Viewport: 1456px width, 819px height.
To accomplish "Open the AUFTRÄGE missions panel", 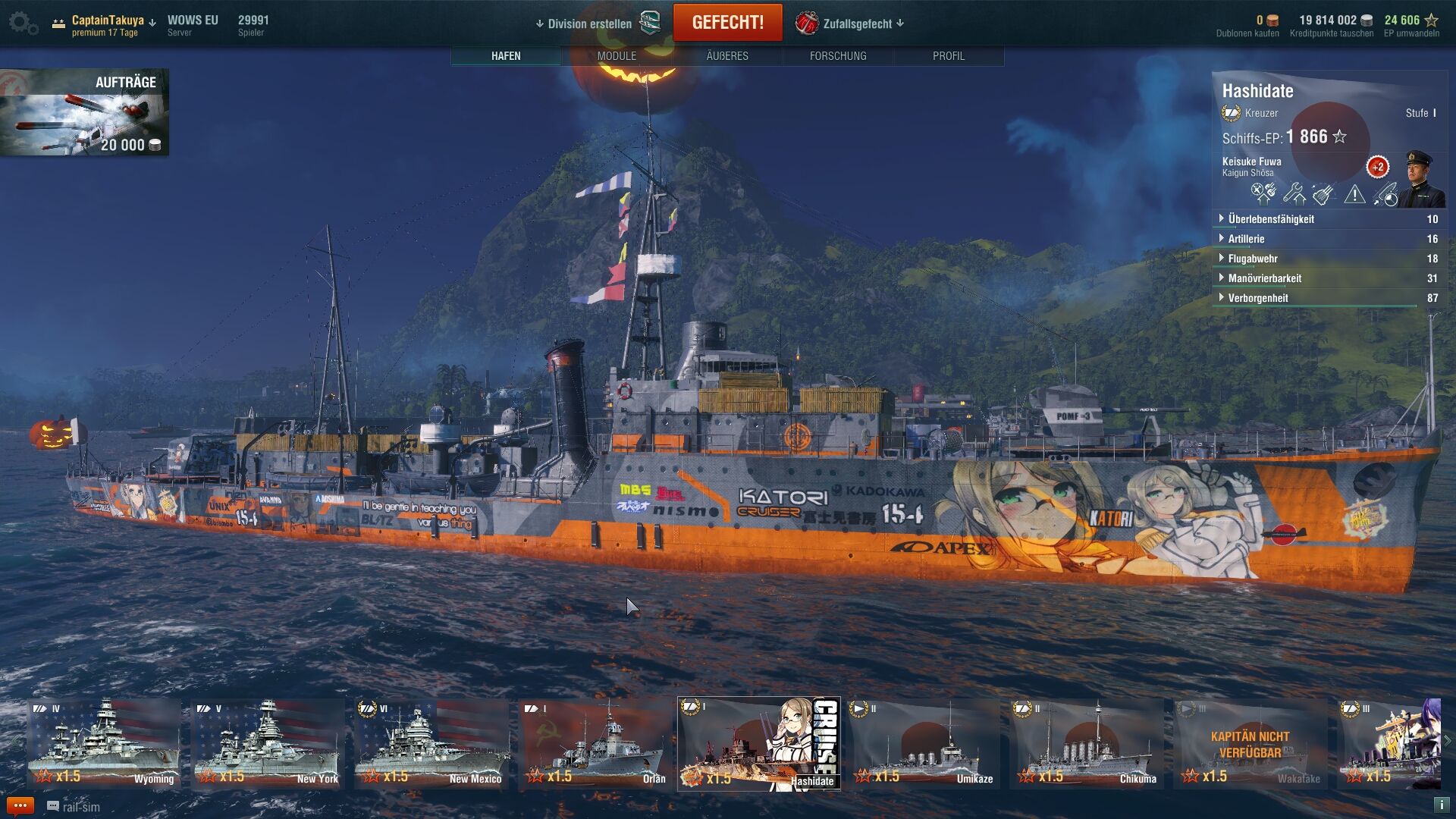I will 84,112.
